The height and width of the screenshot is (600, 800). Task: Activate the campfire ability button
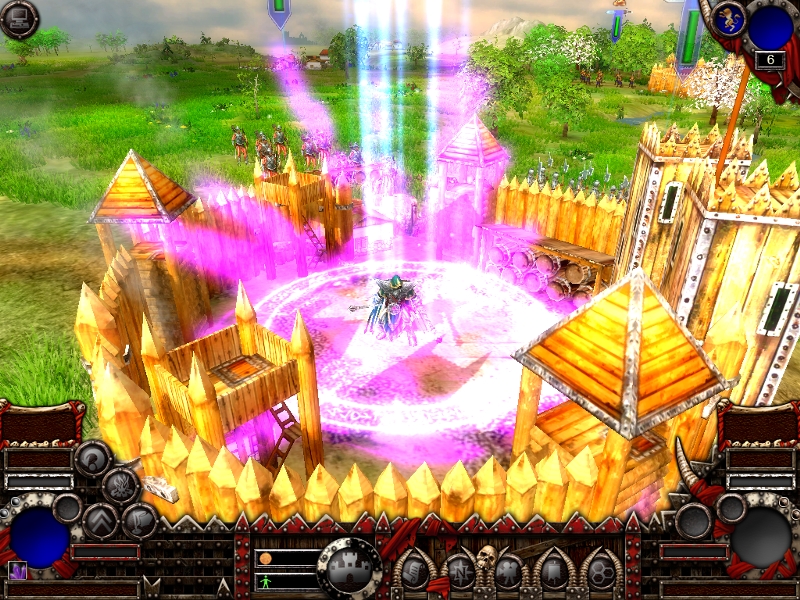pyautogui.click(x=120, y=487)
